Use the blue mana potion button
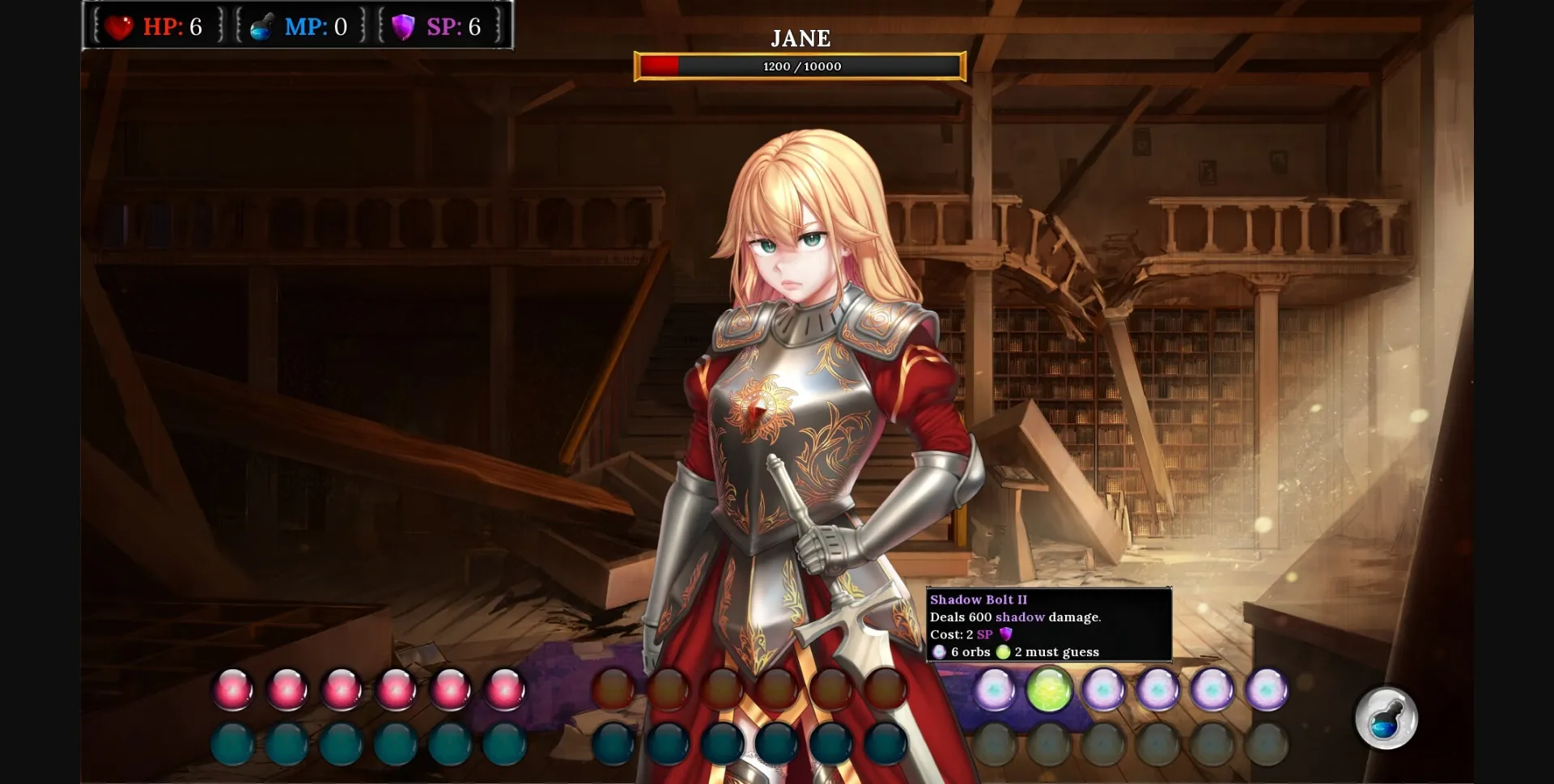1554x784 pixels. 1386,718
